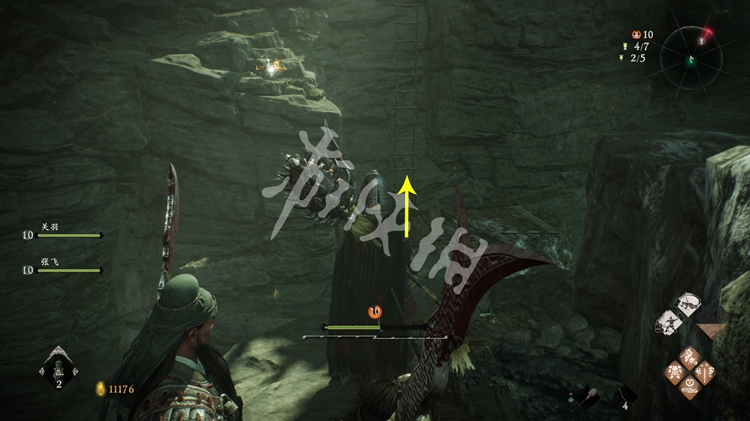Screen dimensions: 750x421
Task: Select the upper white warrior stance icon
Action: [x=686, y=303]
